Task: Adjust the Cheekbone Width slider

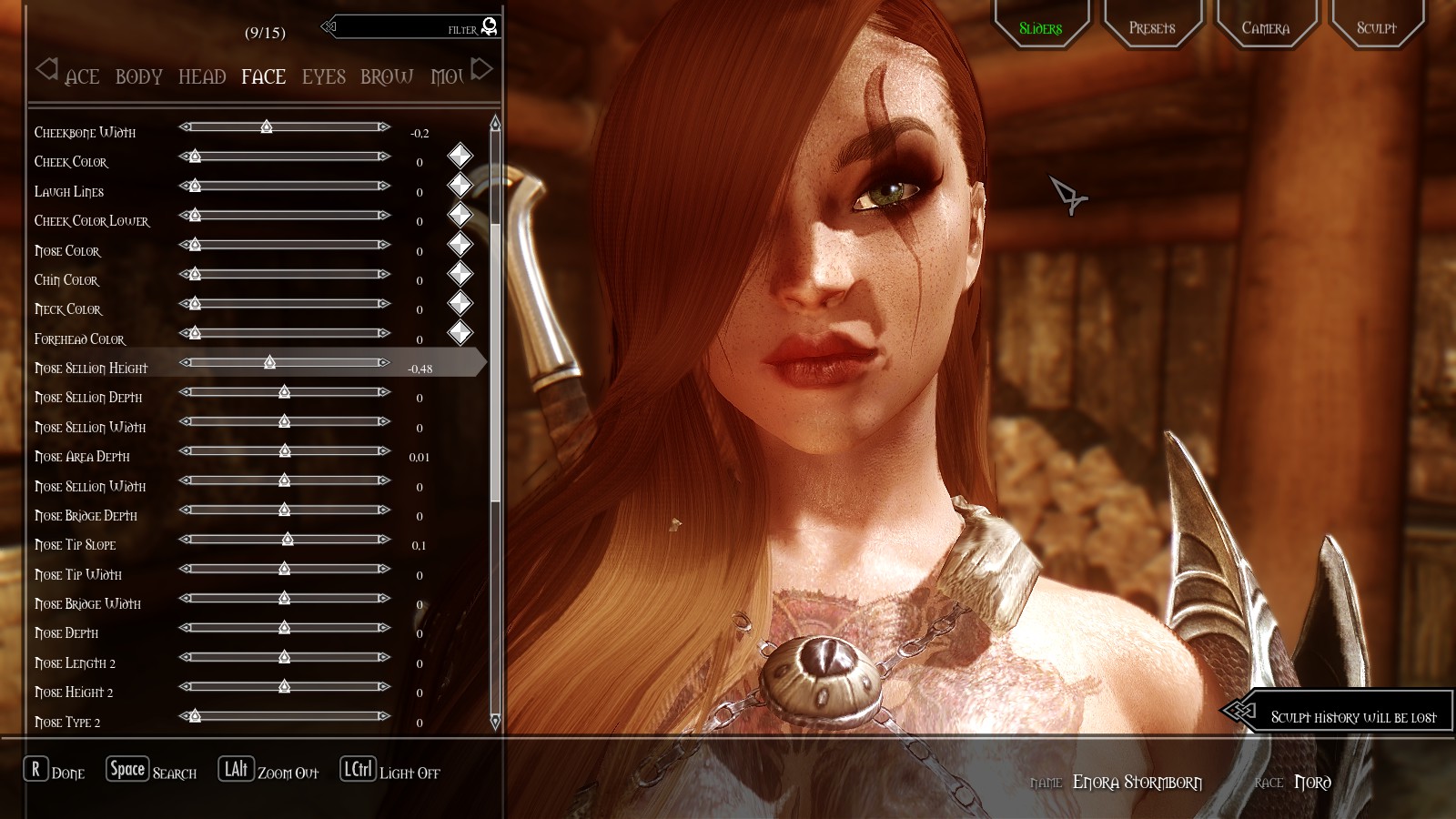Action: tap(285, 126)
